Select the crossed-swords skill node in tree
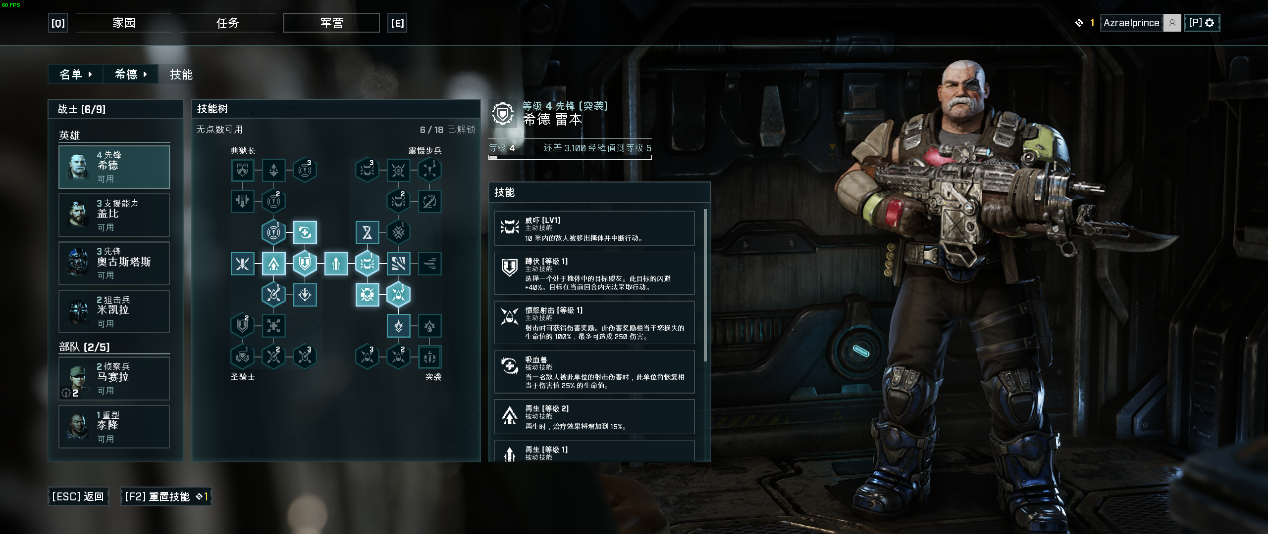Viewport: 1268px width, 534px height. coord(242,264)
